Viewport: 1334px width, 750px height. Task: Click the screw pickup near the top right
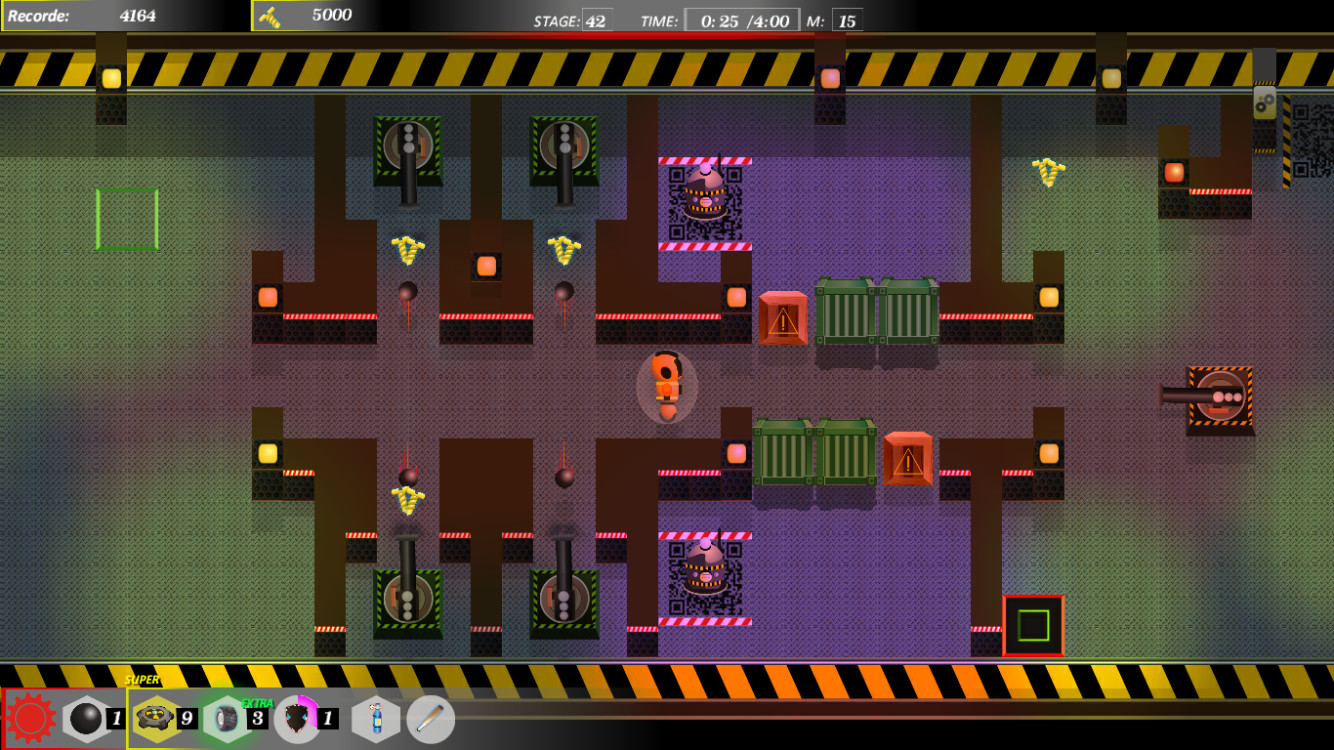point(1047,172)
